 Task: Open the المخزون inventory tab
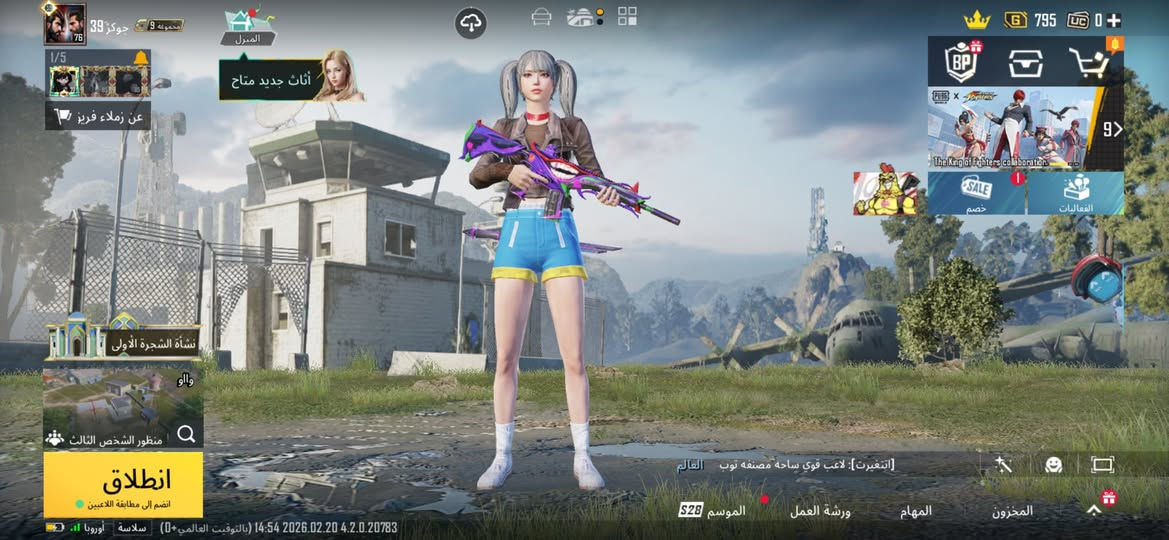tap(1012, 511)
